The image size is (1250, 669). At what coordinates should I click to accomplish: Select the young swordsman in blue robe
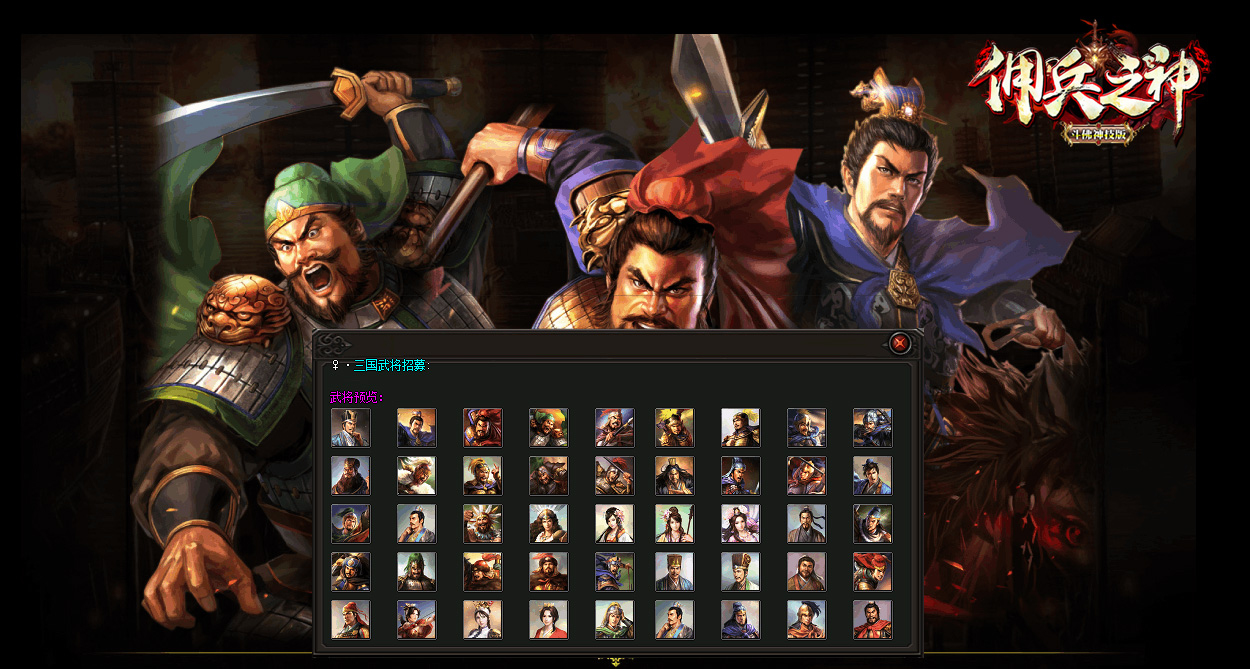click(872, 476)
